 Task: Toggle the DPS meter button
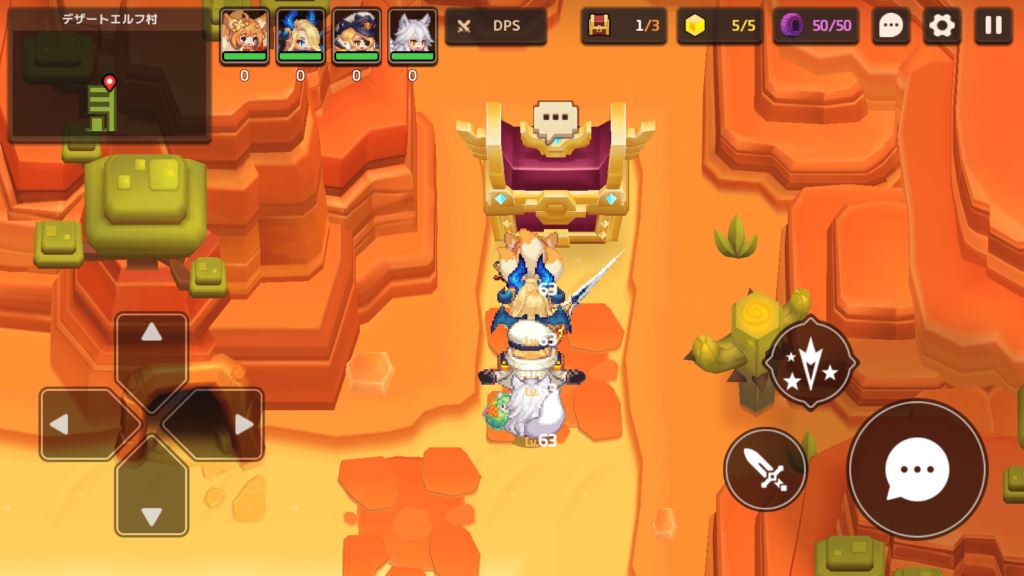[x=496, y=26]
